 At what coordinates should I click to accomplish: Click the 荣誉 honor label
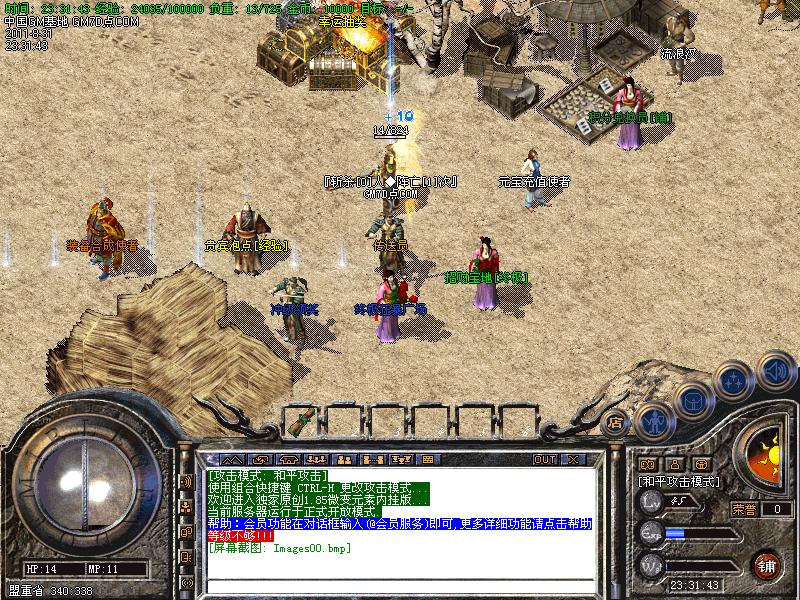(x=745, y=509)
